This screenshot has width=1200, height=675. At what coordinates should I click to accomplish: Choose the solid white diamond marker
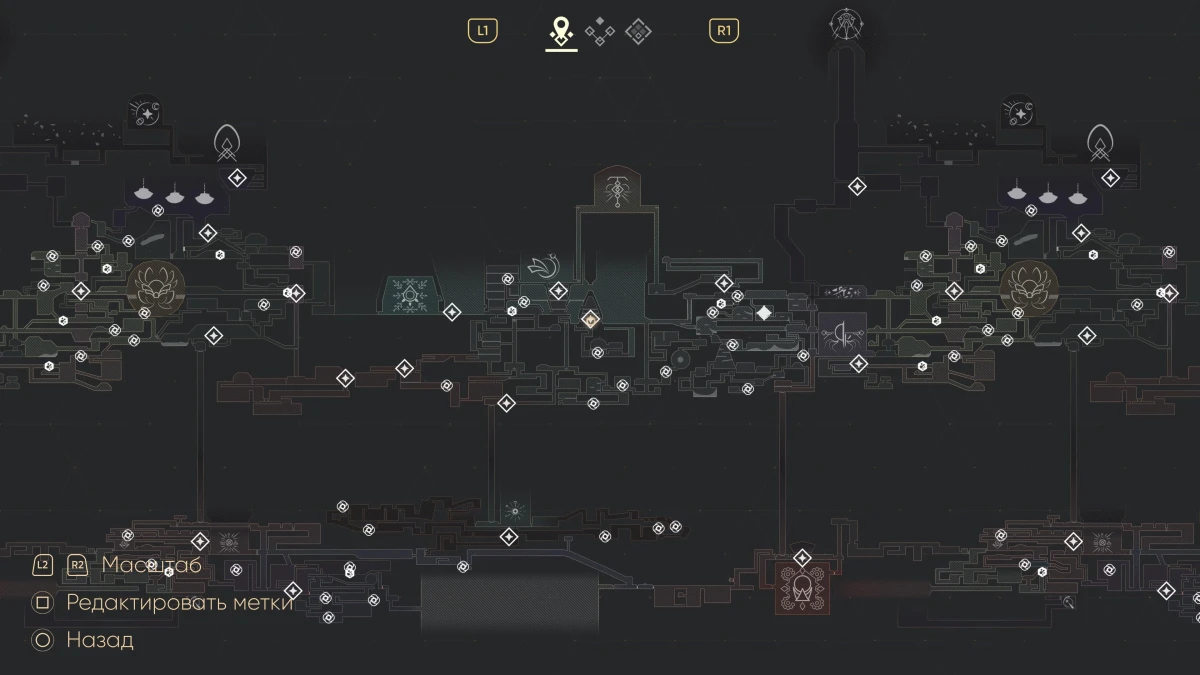(x=764, y=313)
